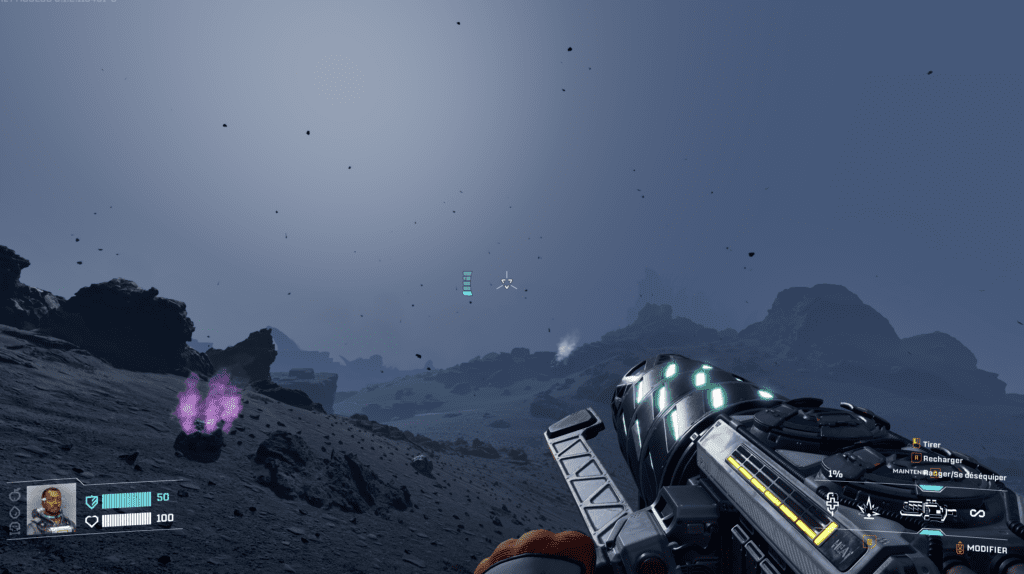Select the explosion icon beside the weapon

(x=869, y=510)
